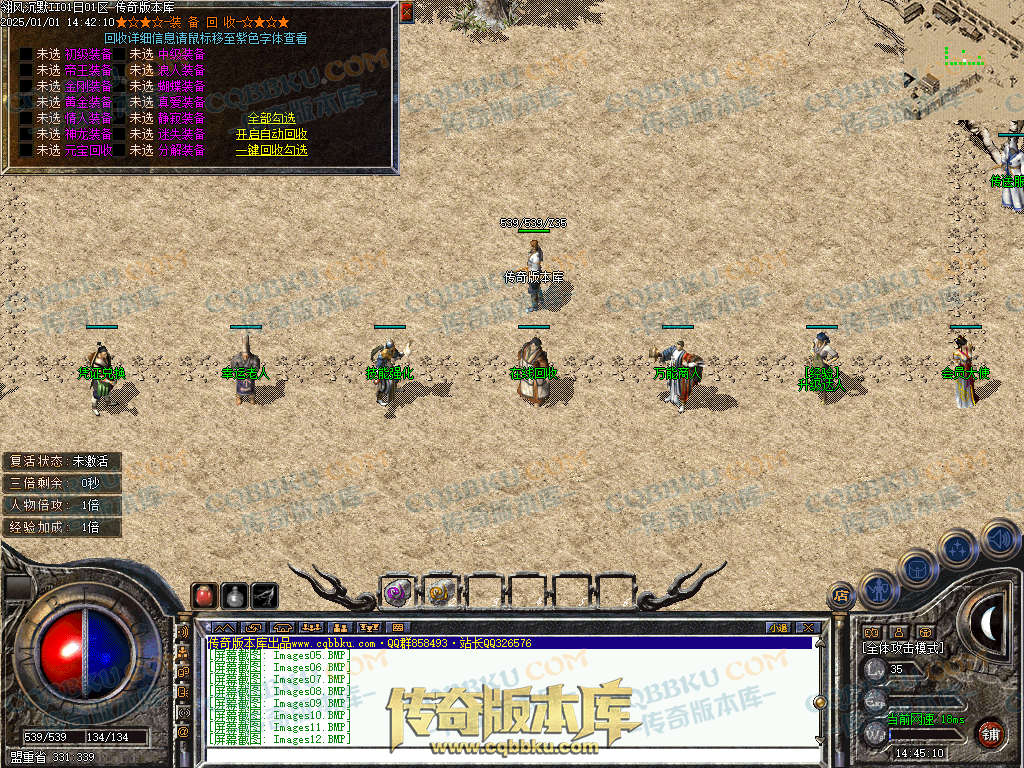Select the orange scroll belt slot
The height and width of the screenshot is (768, 1024).
(x=440, y=592)
